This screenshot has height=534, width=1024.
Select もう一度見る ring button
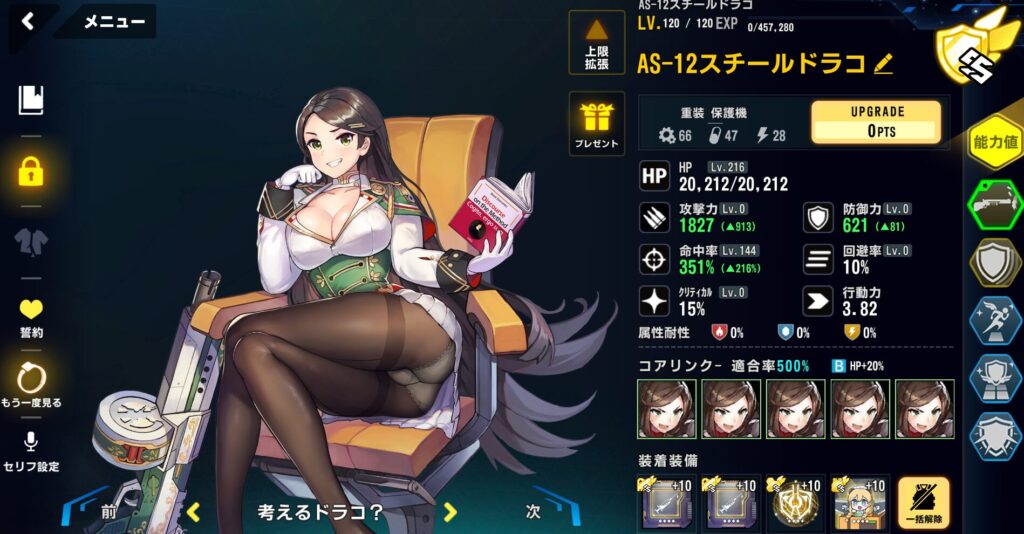pyautogui.click(x=31, y=384)
